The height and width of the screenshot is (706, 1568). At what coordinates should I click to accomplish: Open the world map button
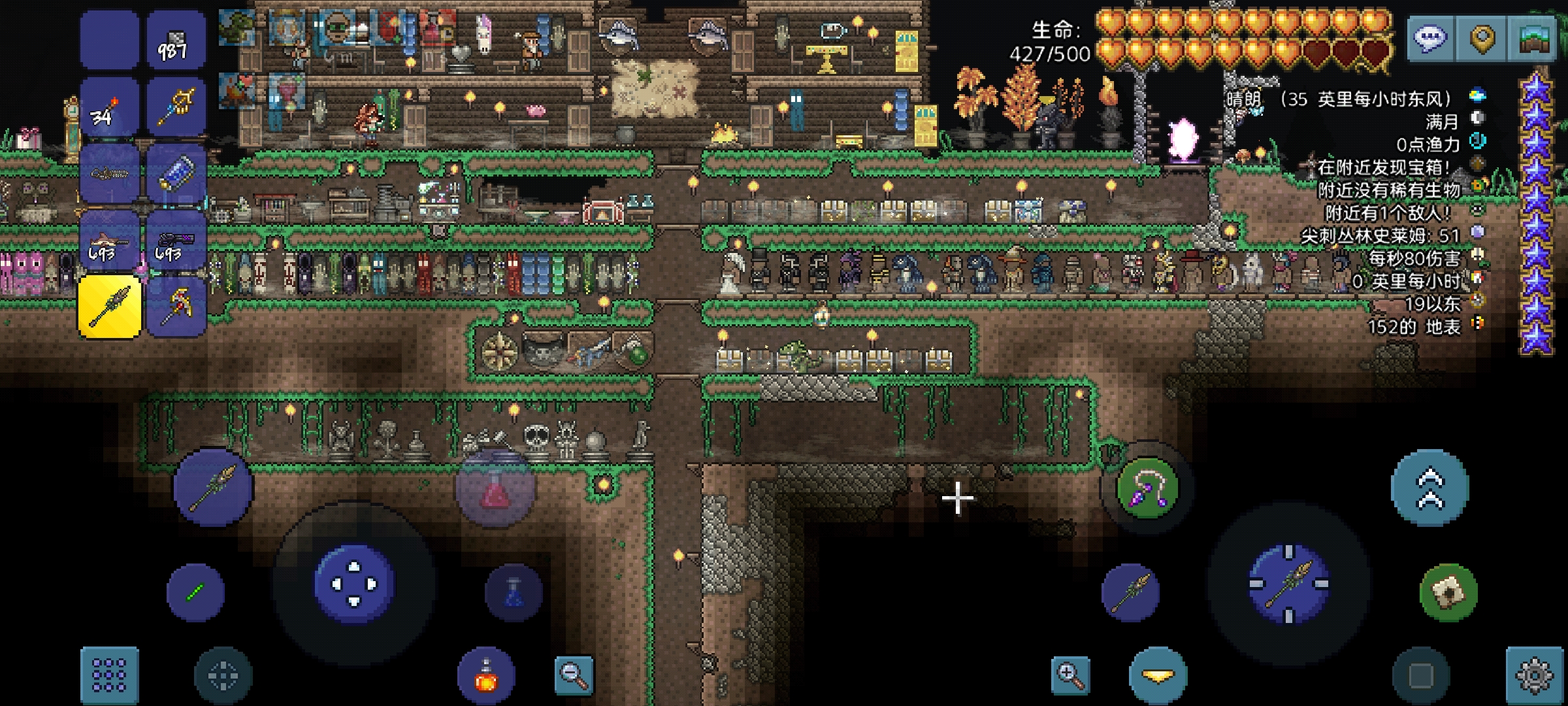(x=1532, y=39)
